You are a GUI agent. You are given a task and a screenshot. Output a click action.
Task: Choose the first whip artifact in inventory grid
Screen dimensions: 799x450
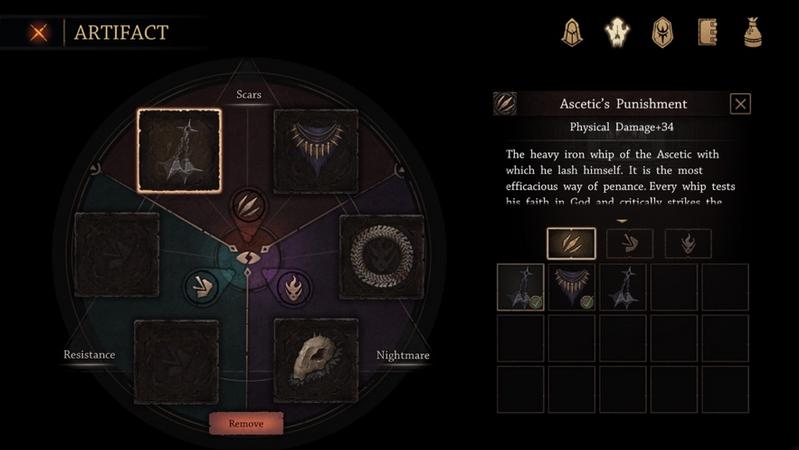coord(521,287)
